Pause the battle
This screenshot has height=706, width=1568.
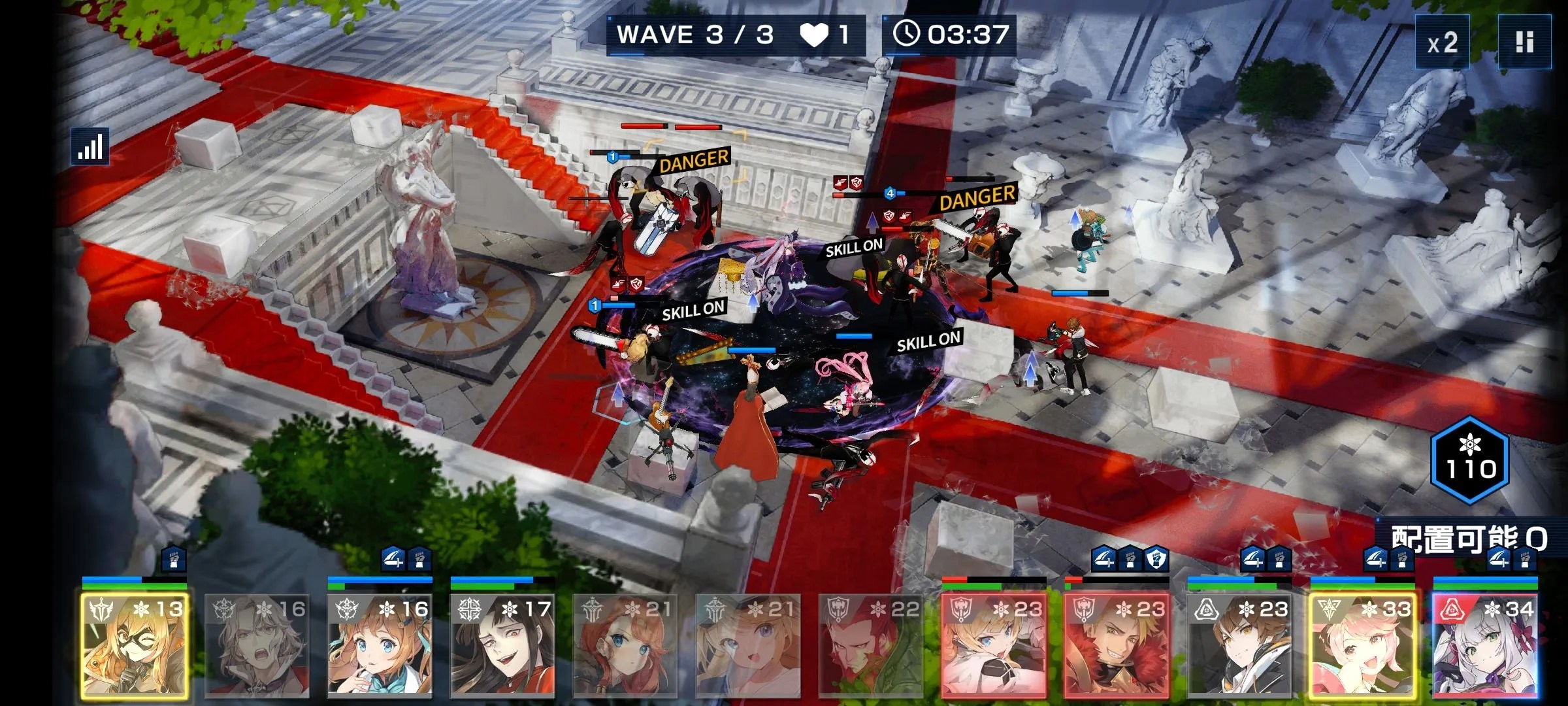click(1524, 43)
